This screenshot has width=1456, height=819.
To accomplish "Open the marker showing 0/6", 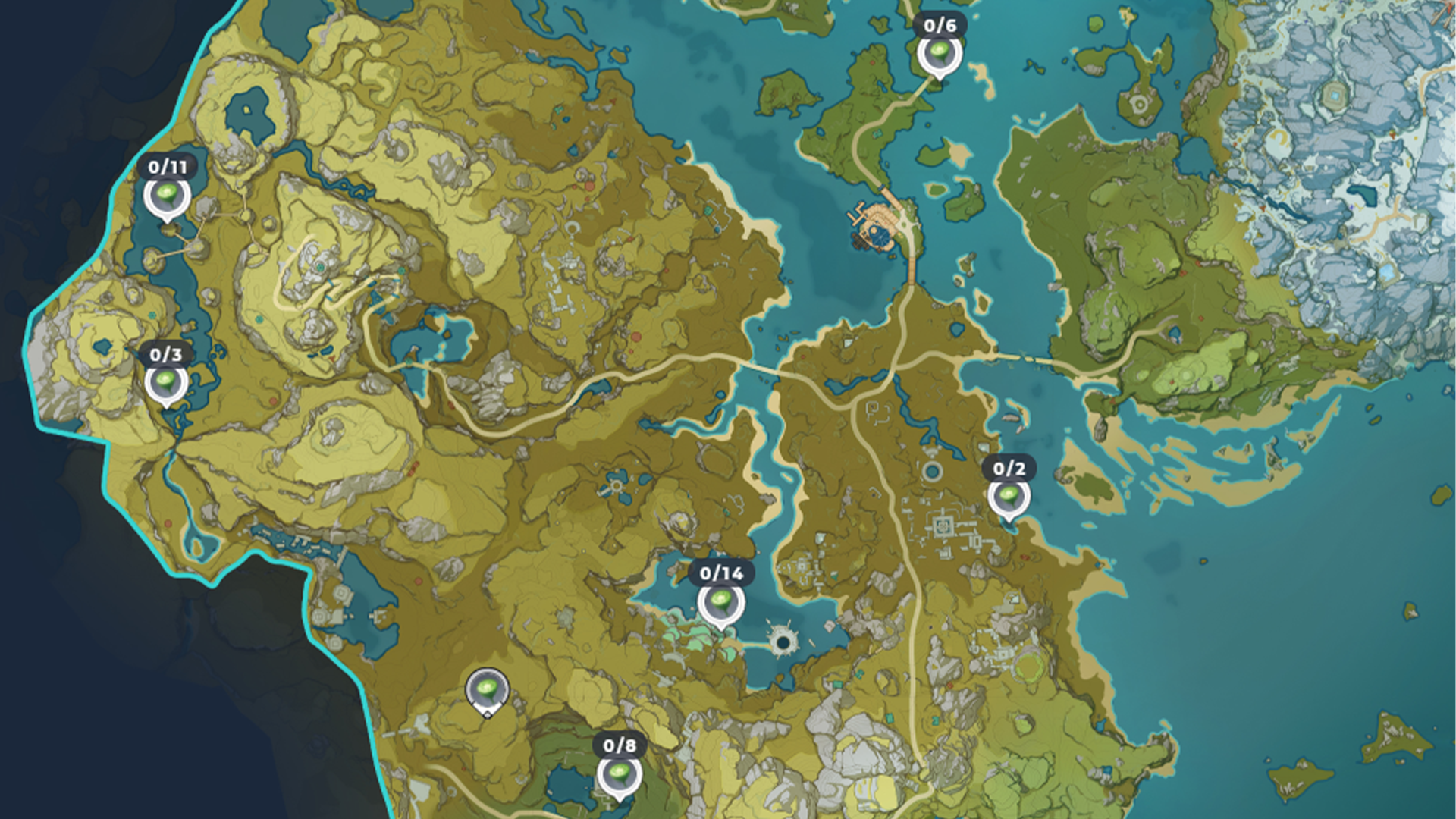I will click(x=940, y=55).
